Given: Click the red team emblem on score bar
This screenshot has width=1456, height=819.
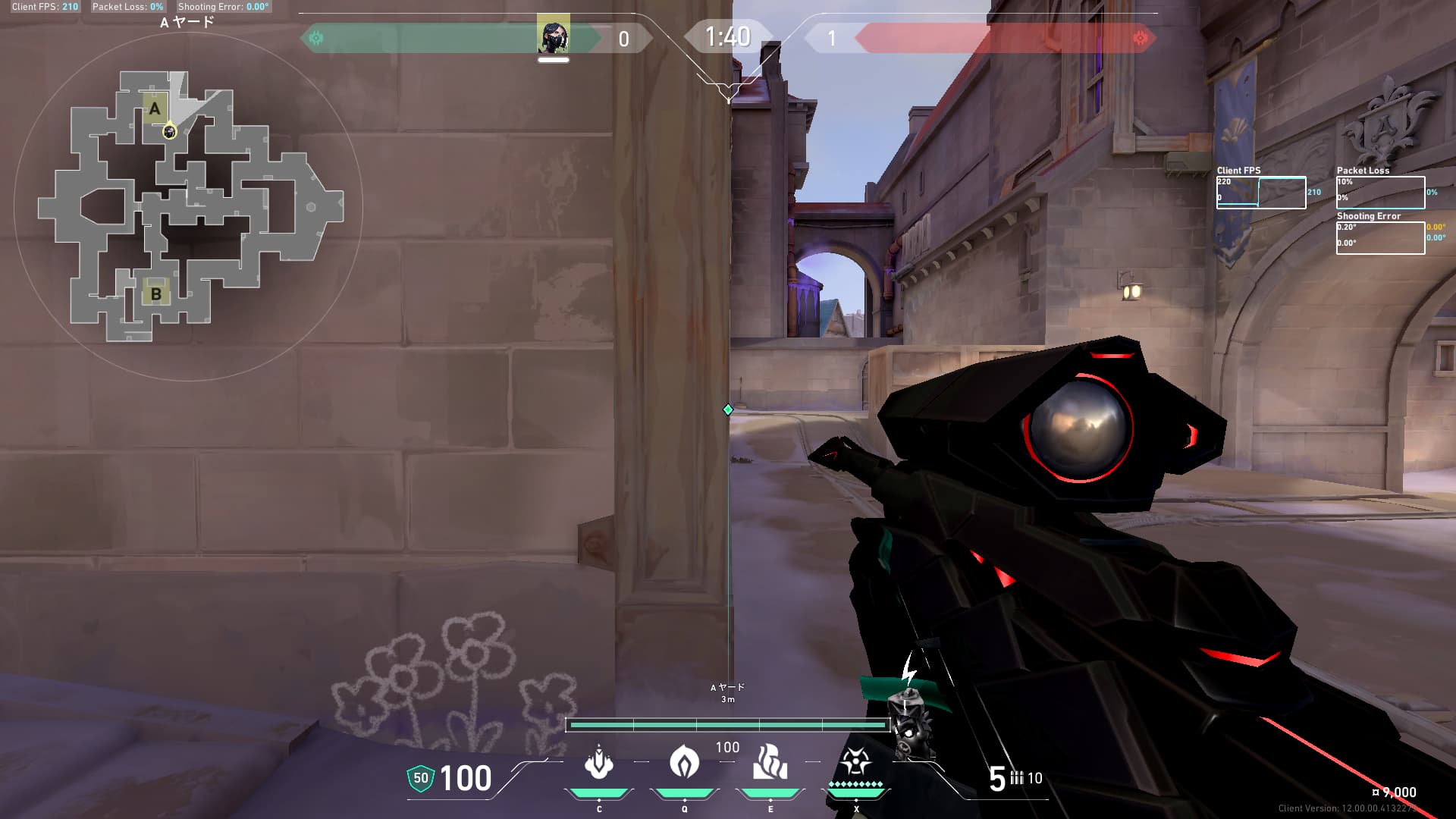Looking at the screenshot, I should [1140, 38].
